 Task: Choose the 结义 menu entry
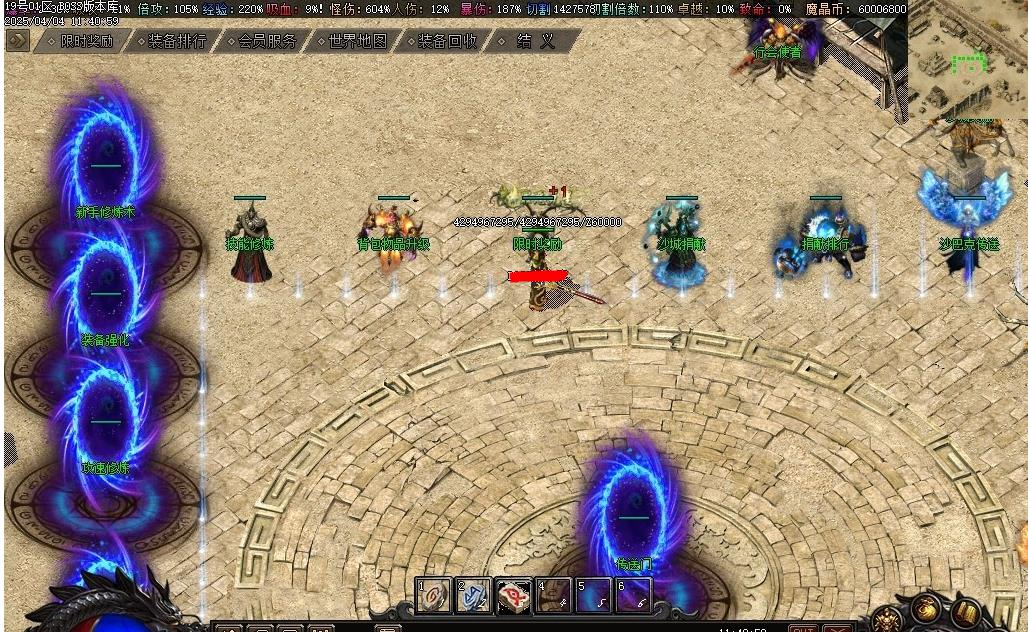coord(536,42)
